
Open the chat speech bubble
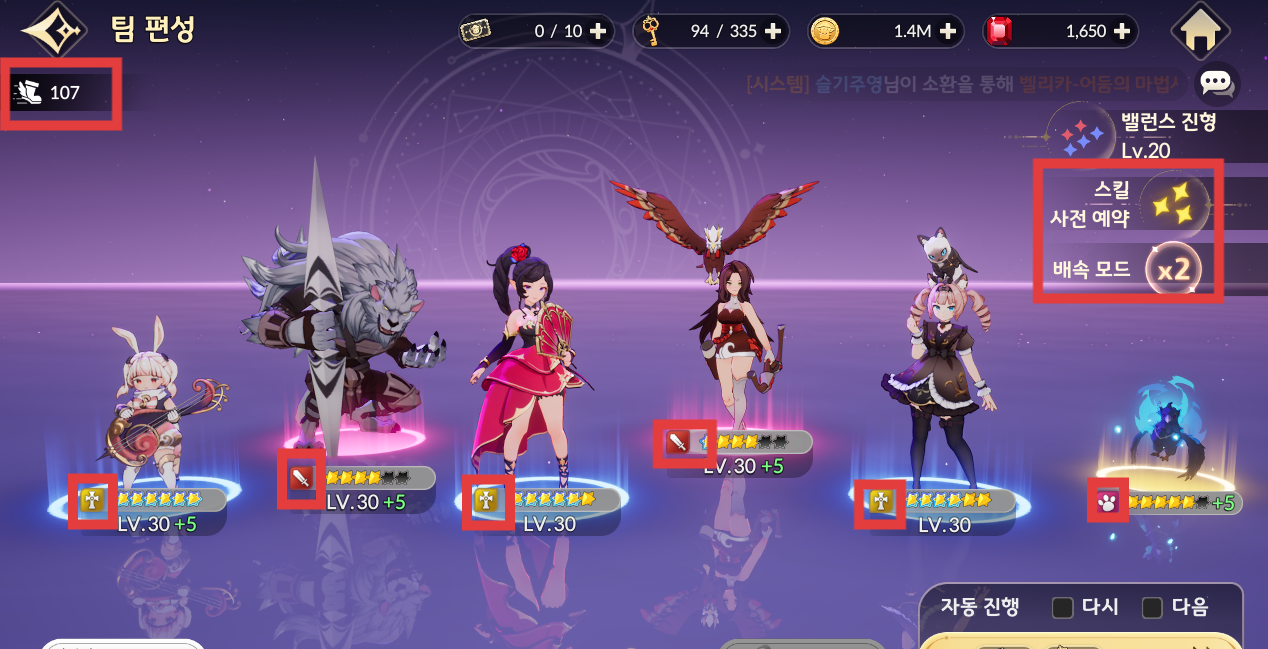[1217, 83]
